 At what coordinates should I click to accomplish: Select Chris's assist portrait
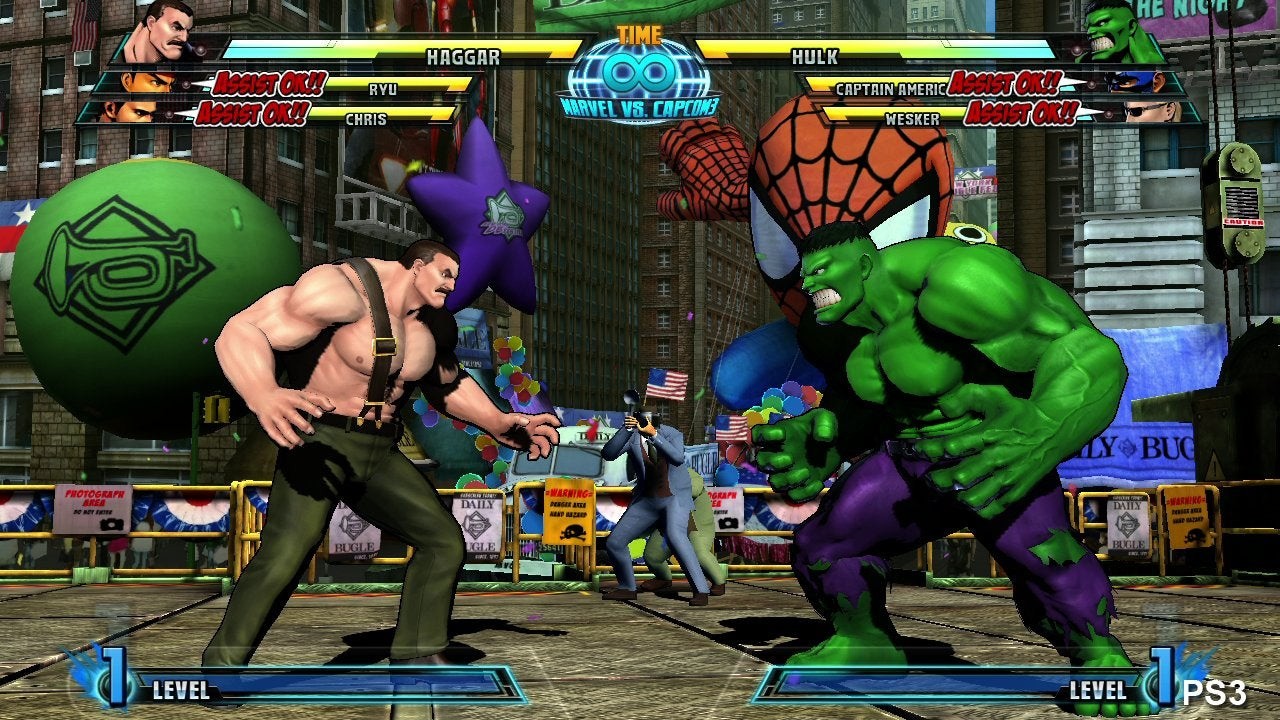(128, 112)
